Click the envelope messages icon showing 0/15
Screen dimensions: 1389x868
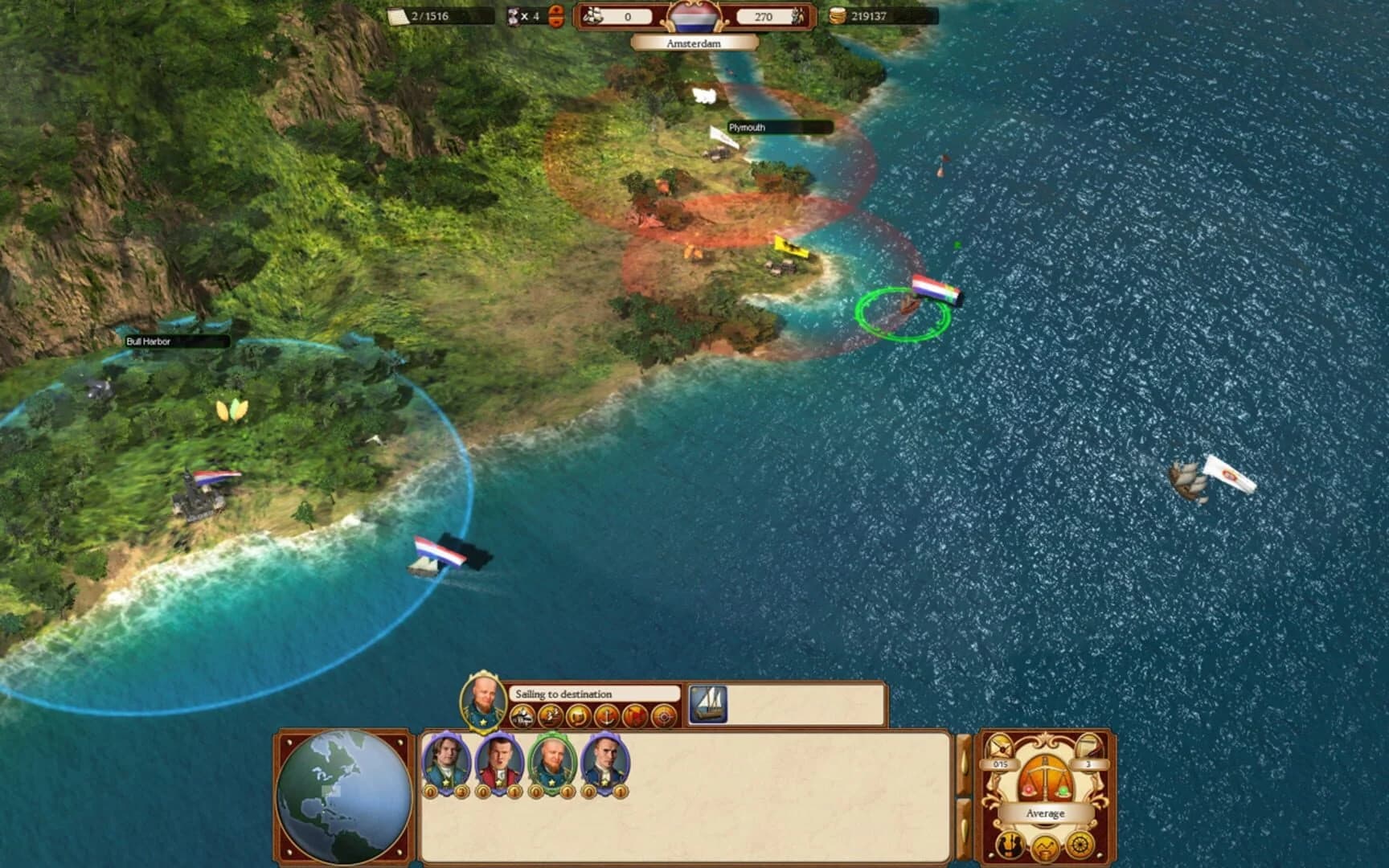click(1001, 747)
